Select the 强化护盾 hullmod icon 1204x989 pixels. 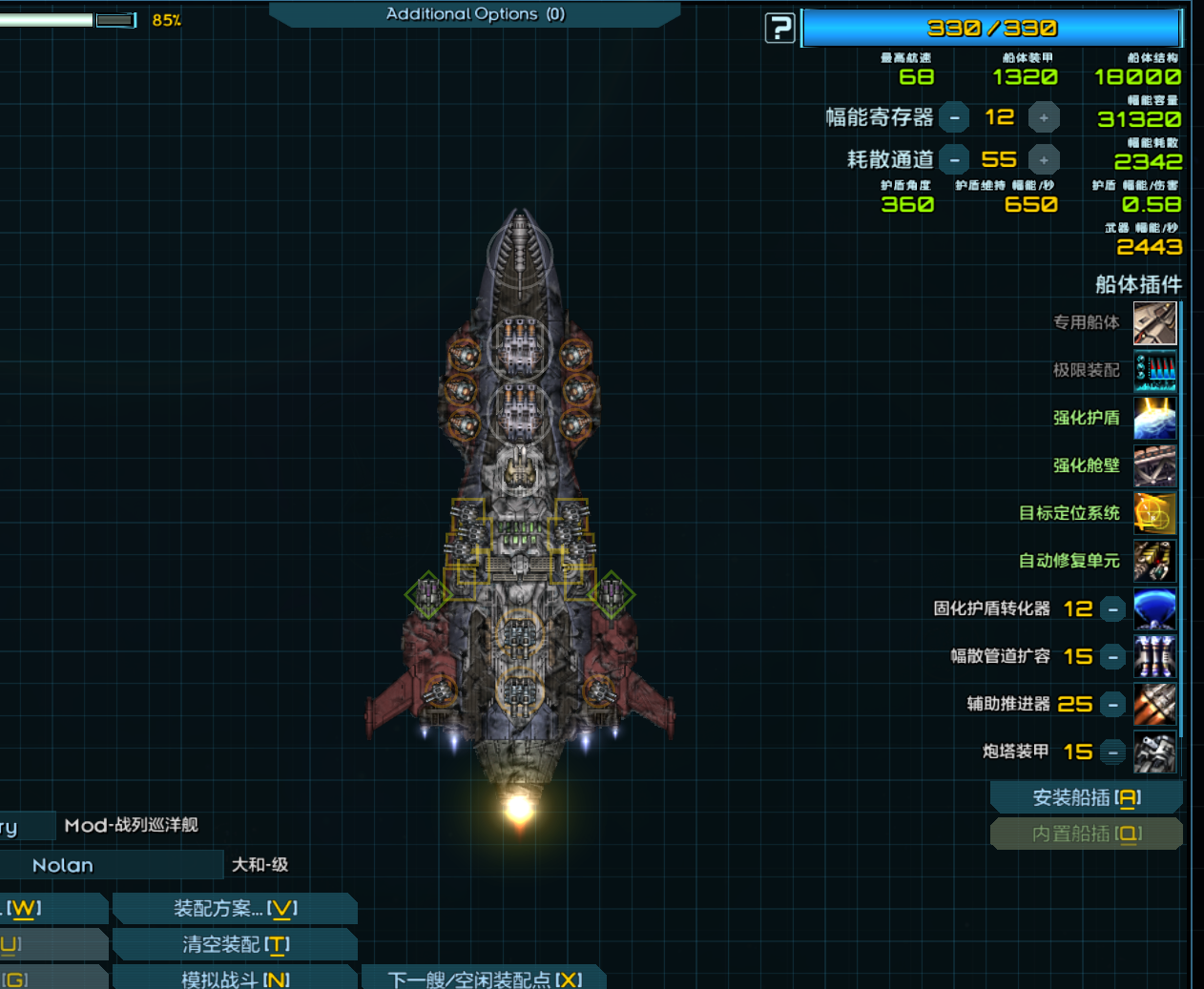point(1154,418)
